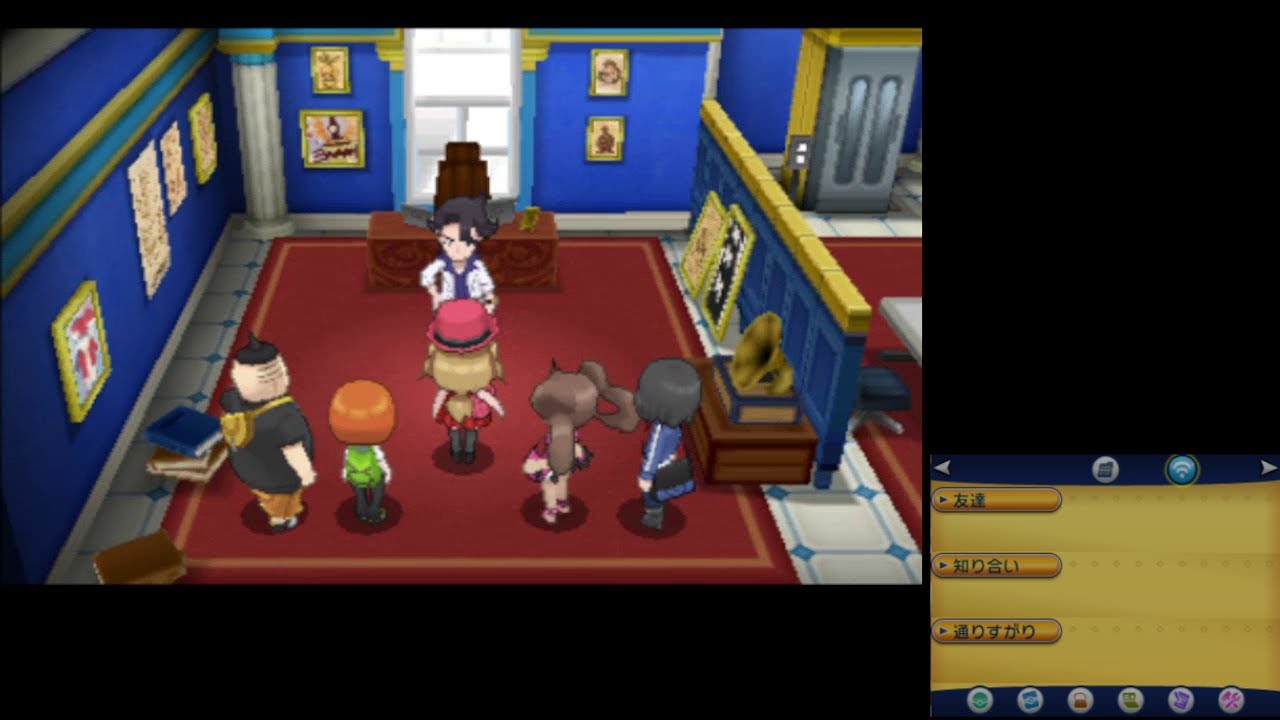Select the Poké Ball party icon

pos(980,700)
